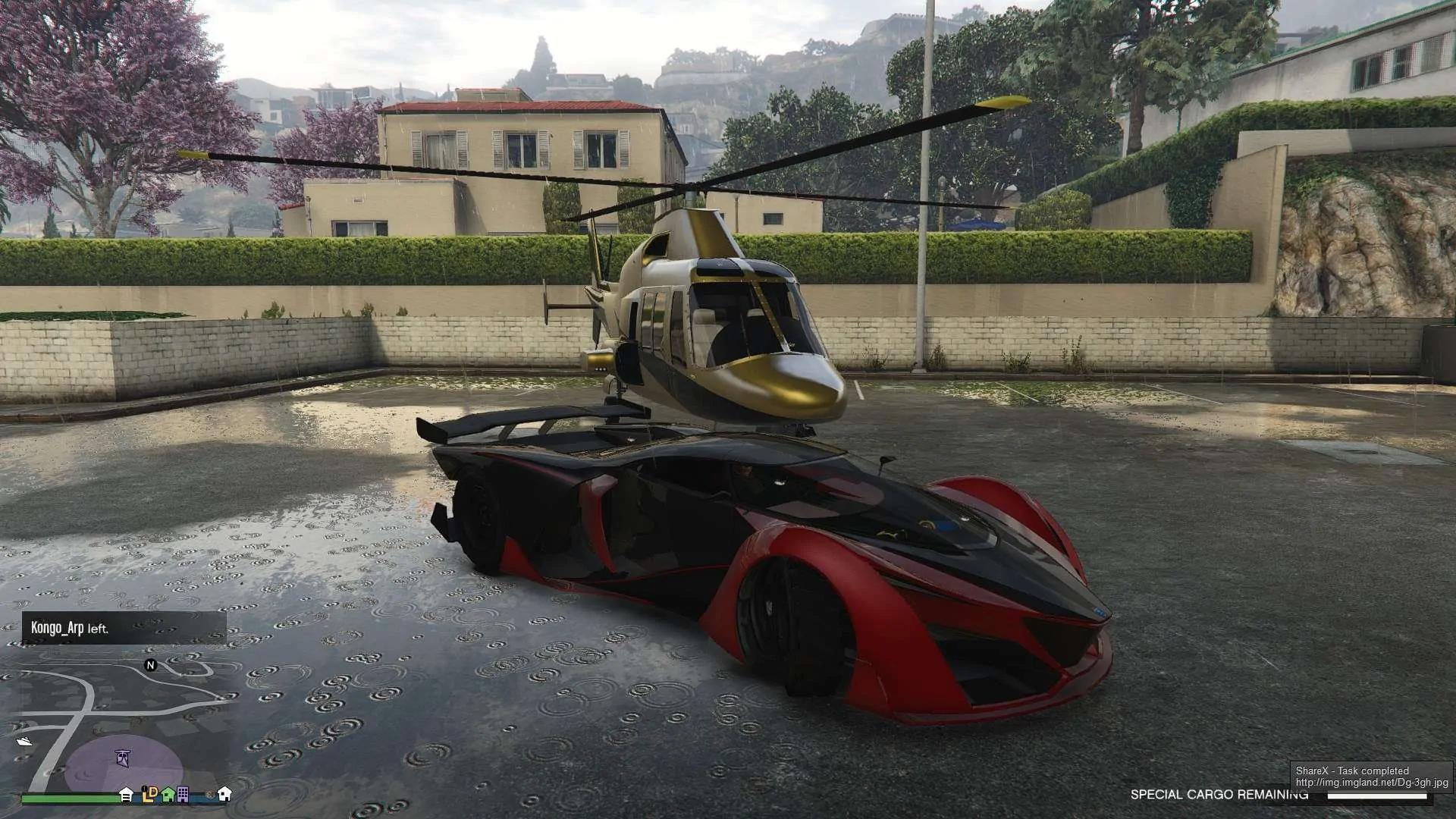The height and width of the screenshot is (819, 1456).
Task: Click the Kongo_Arp left feed notification
Action: click(x=124, y=628)
